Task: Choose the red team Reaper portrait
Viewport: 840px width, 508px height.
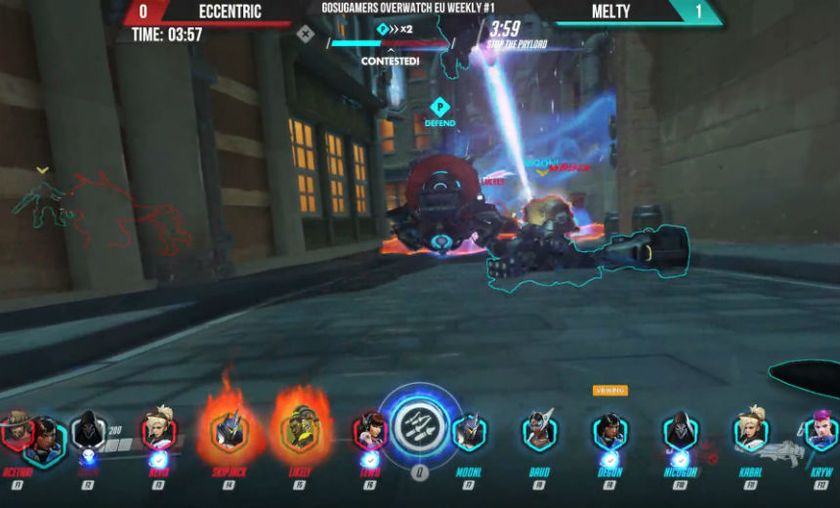Action: click(x=88, y=433)
